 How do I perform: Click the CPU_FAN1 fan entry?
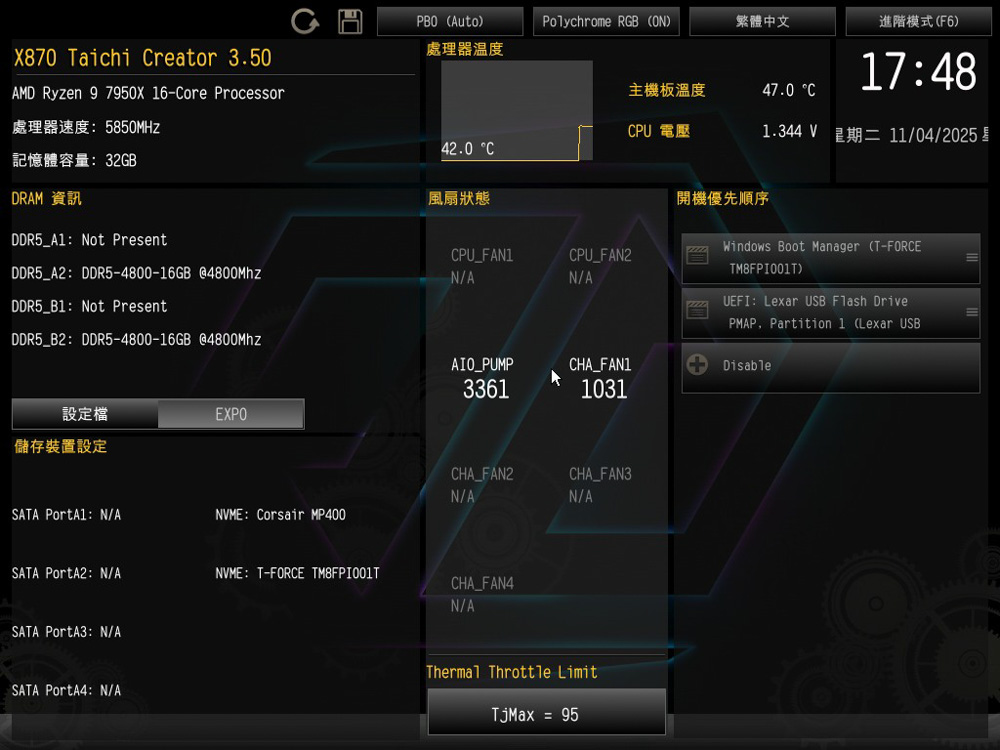click(x=482, y=266)
